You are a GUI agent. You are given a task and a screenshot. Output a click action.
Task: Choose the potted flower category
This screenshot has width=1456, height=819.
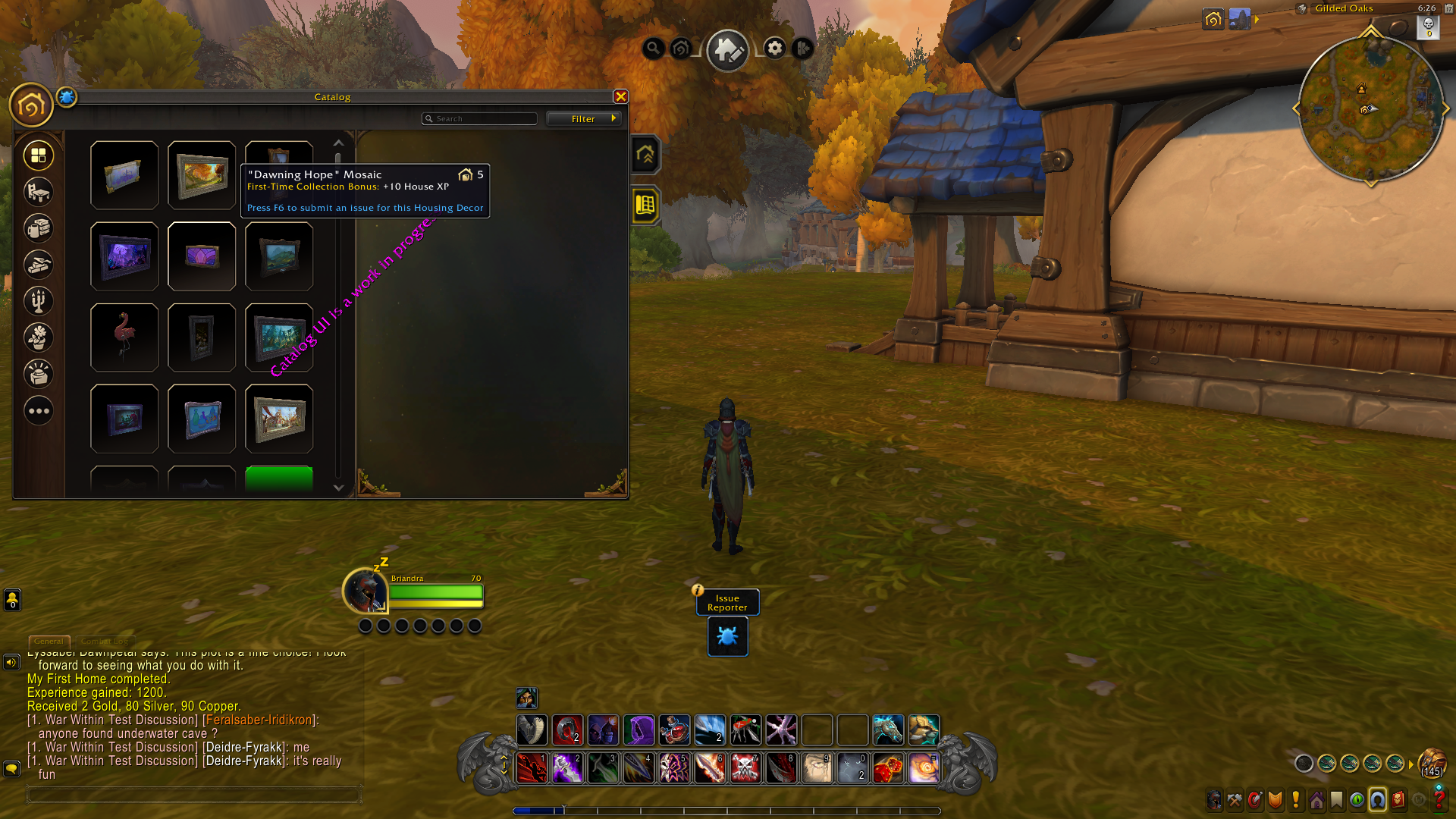coord(39,337)
